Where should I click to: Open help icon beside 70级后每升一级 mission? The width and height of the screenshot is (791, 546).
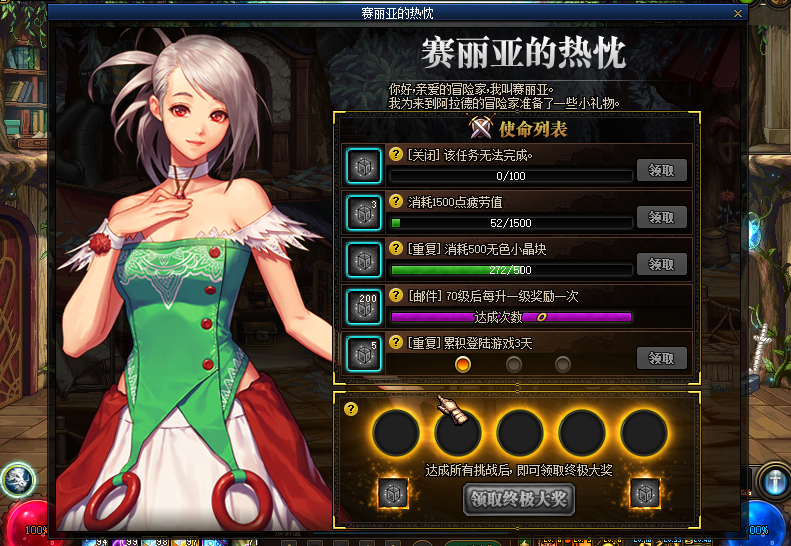pos(396,296)
